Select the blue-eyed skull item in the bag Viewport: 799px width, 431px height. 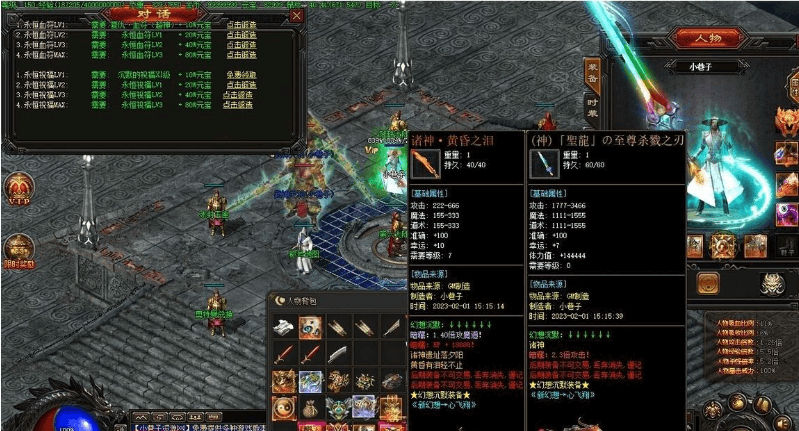pyautogui.click(x=311, y=329)
